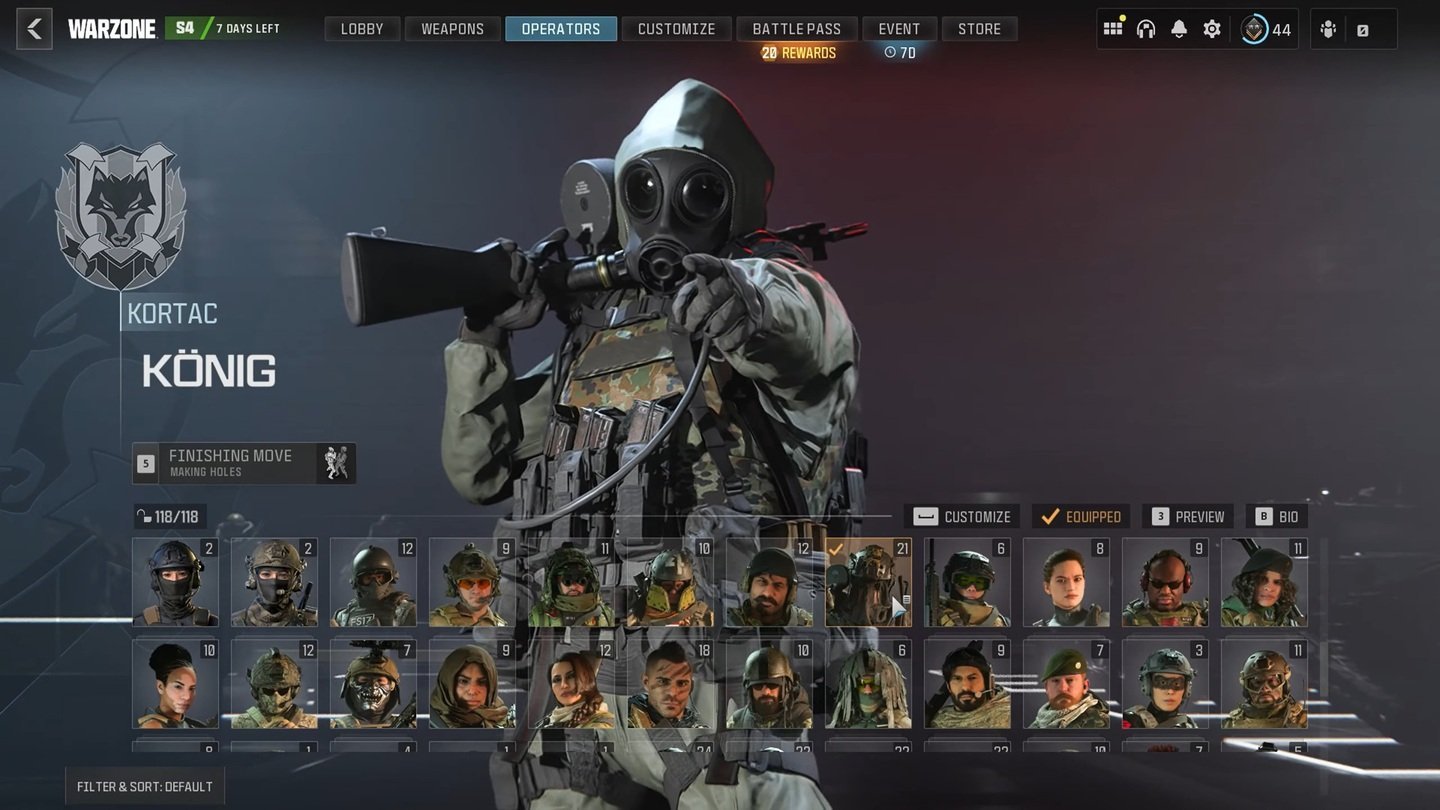This screenshot has width=1440, height=810.
Task: Go back using the arrow button
Action: click(34, 29)
